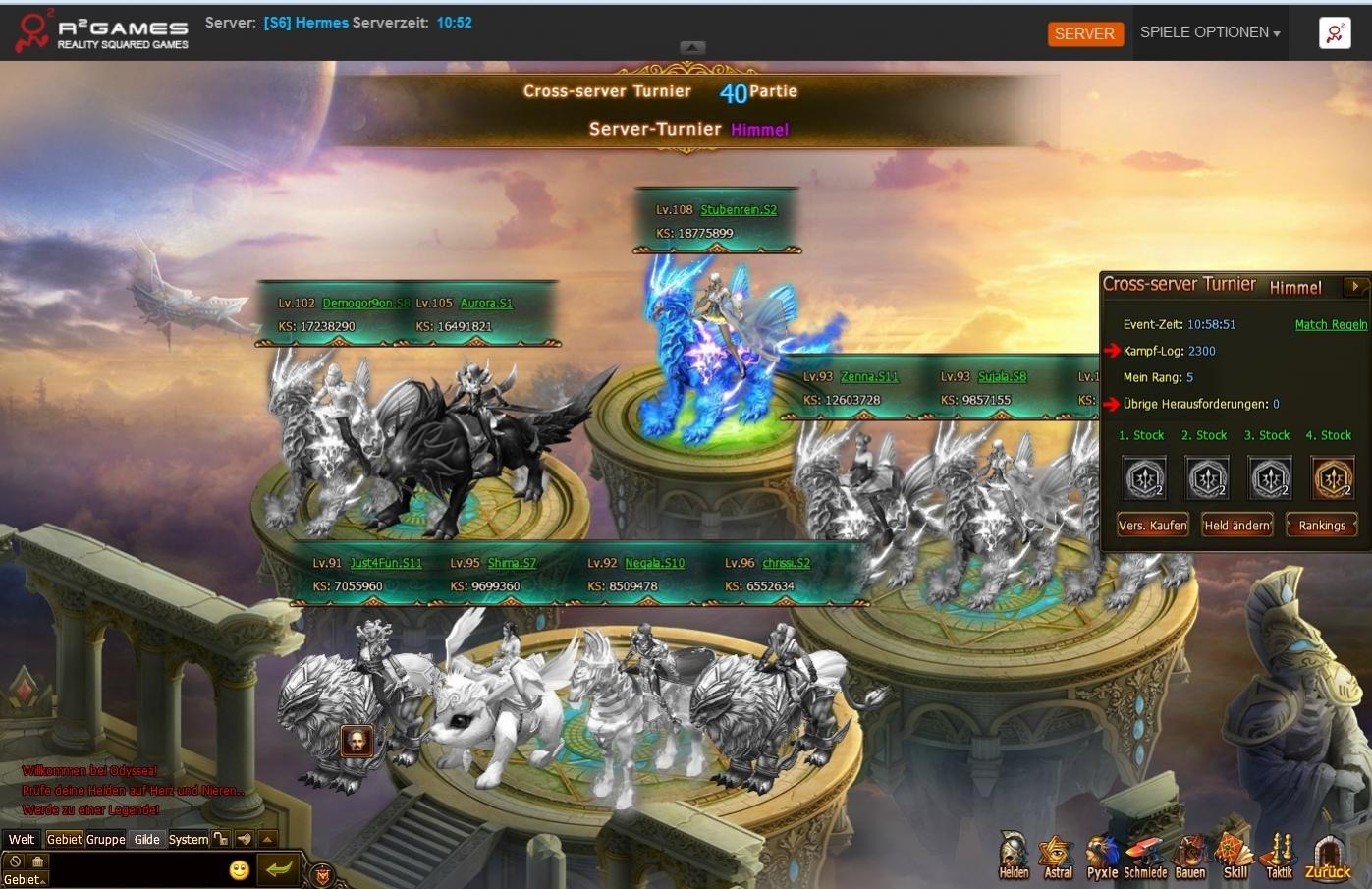Buy more attempts with Vers. Kaufen

coord(1153,526)
